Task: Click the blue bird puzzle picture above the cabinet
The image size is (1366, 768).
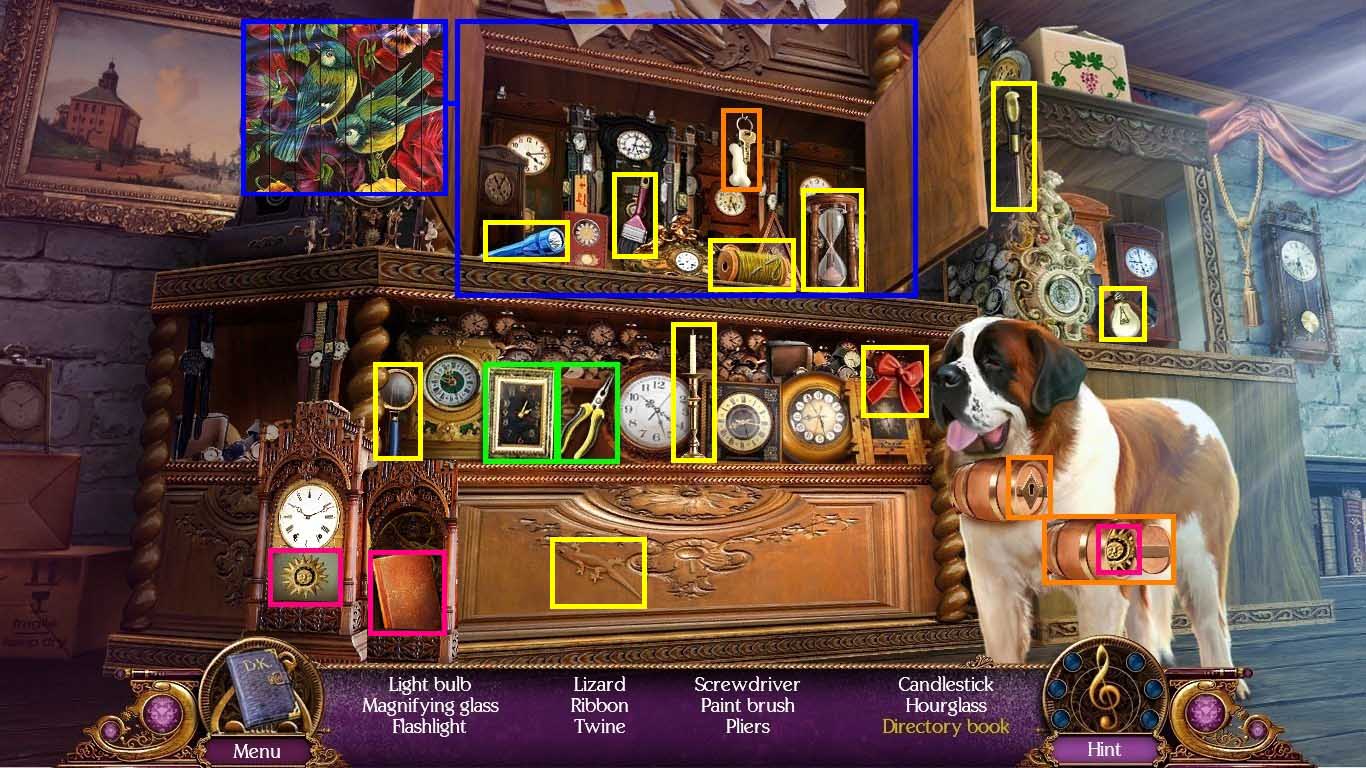Action: pyautogui.click(x=345, y=104)
